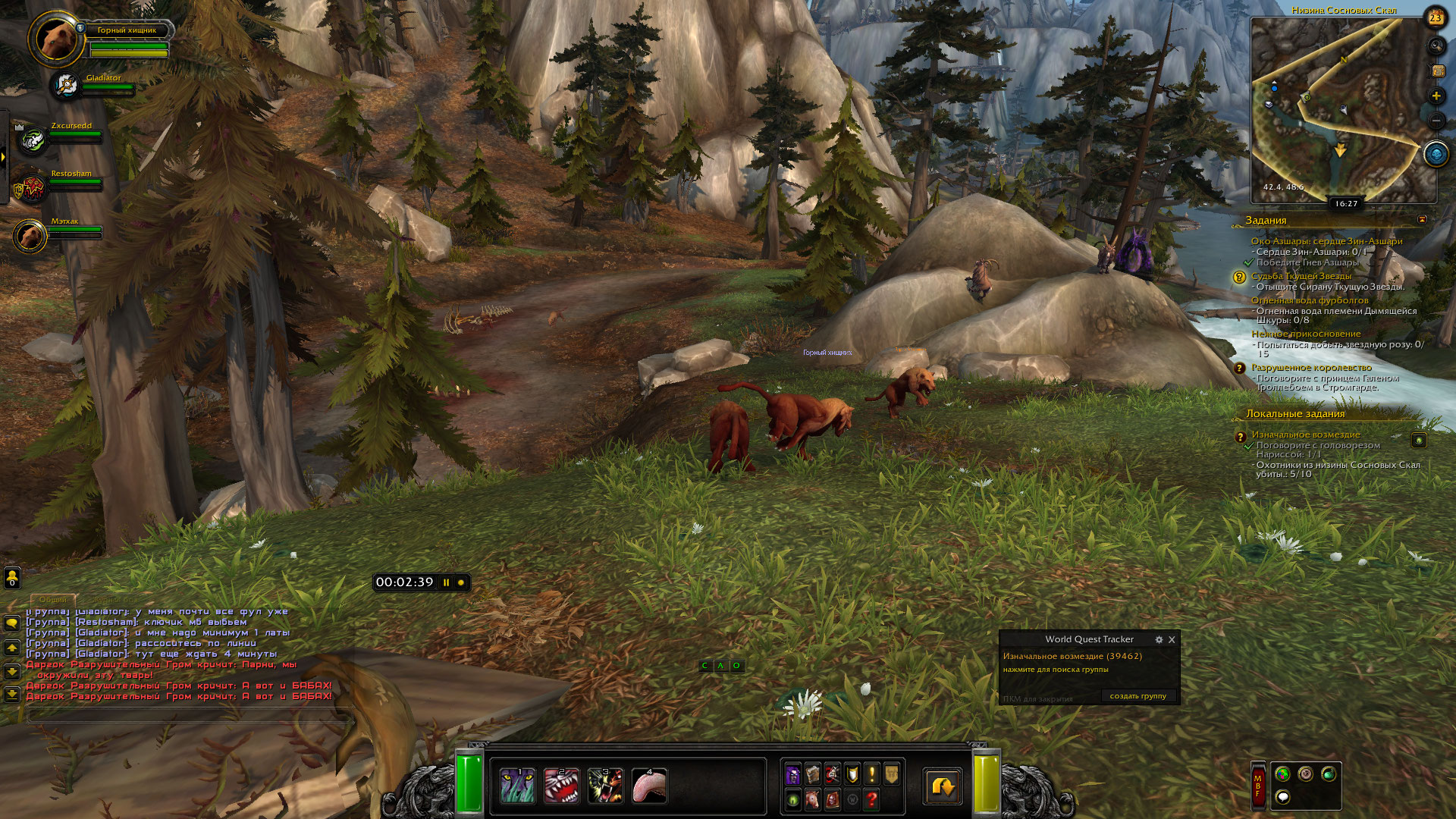1456x819 pixels.
Task: Open the calendar showing day 23
Action: (x=1436, y=17)
